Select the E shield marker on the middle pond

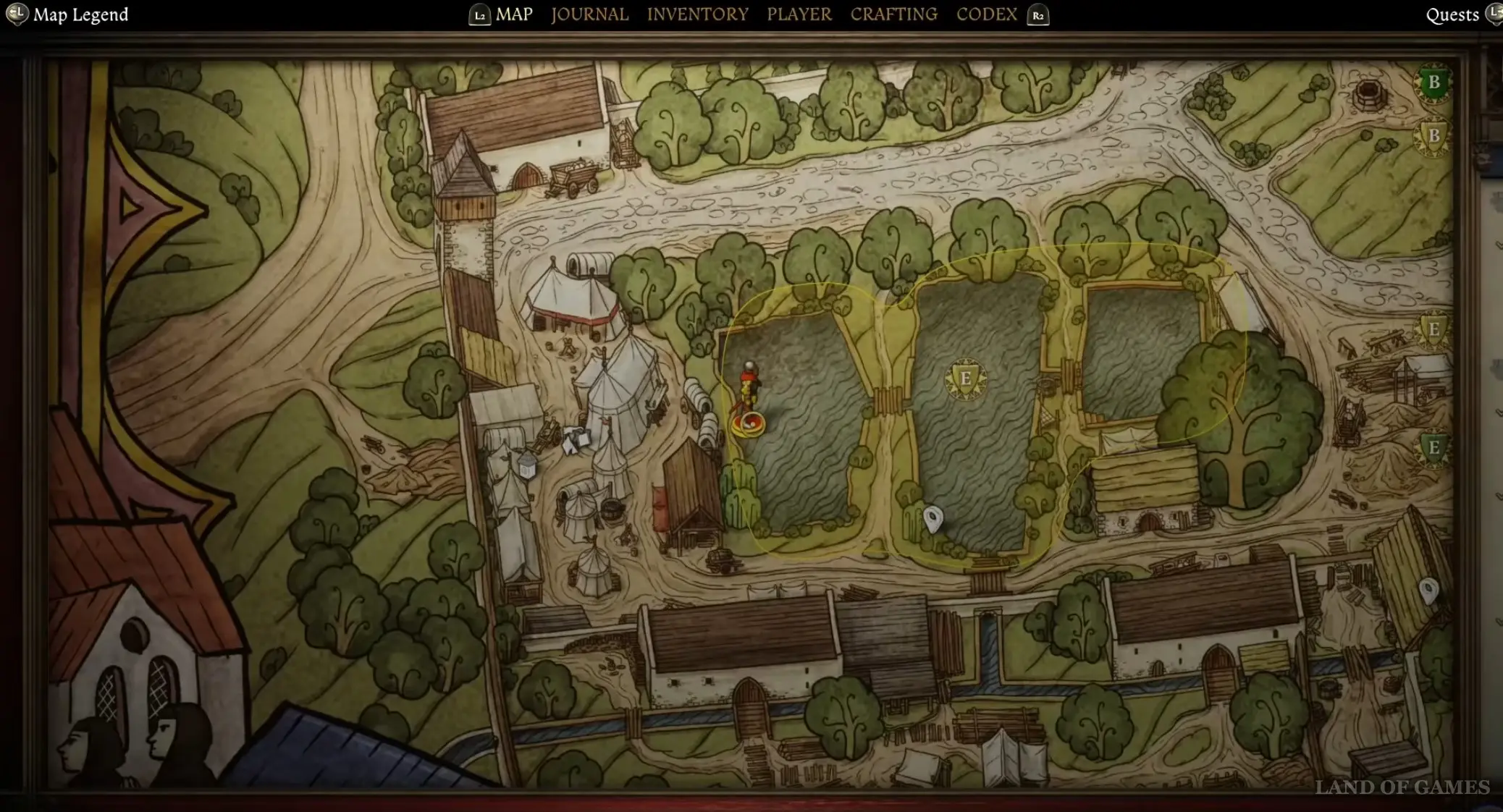click(965, 378)
